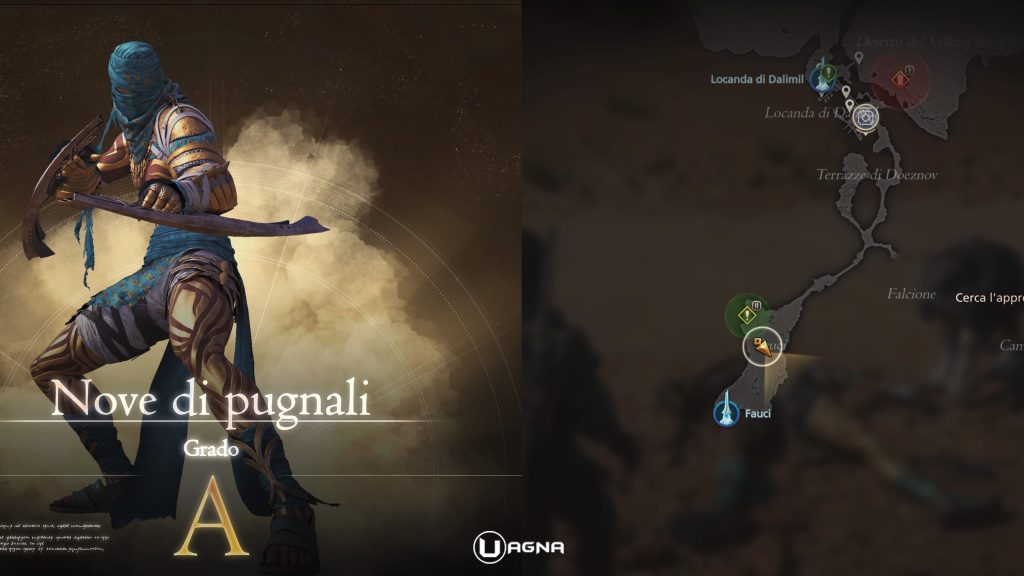This screenshot has width=1024, height=576.
Task: Open the Cerca l'appre... quest tooltip
Action: (x=988, y=297)
